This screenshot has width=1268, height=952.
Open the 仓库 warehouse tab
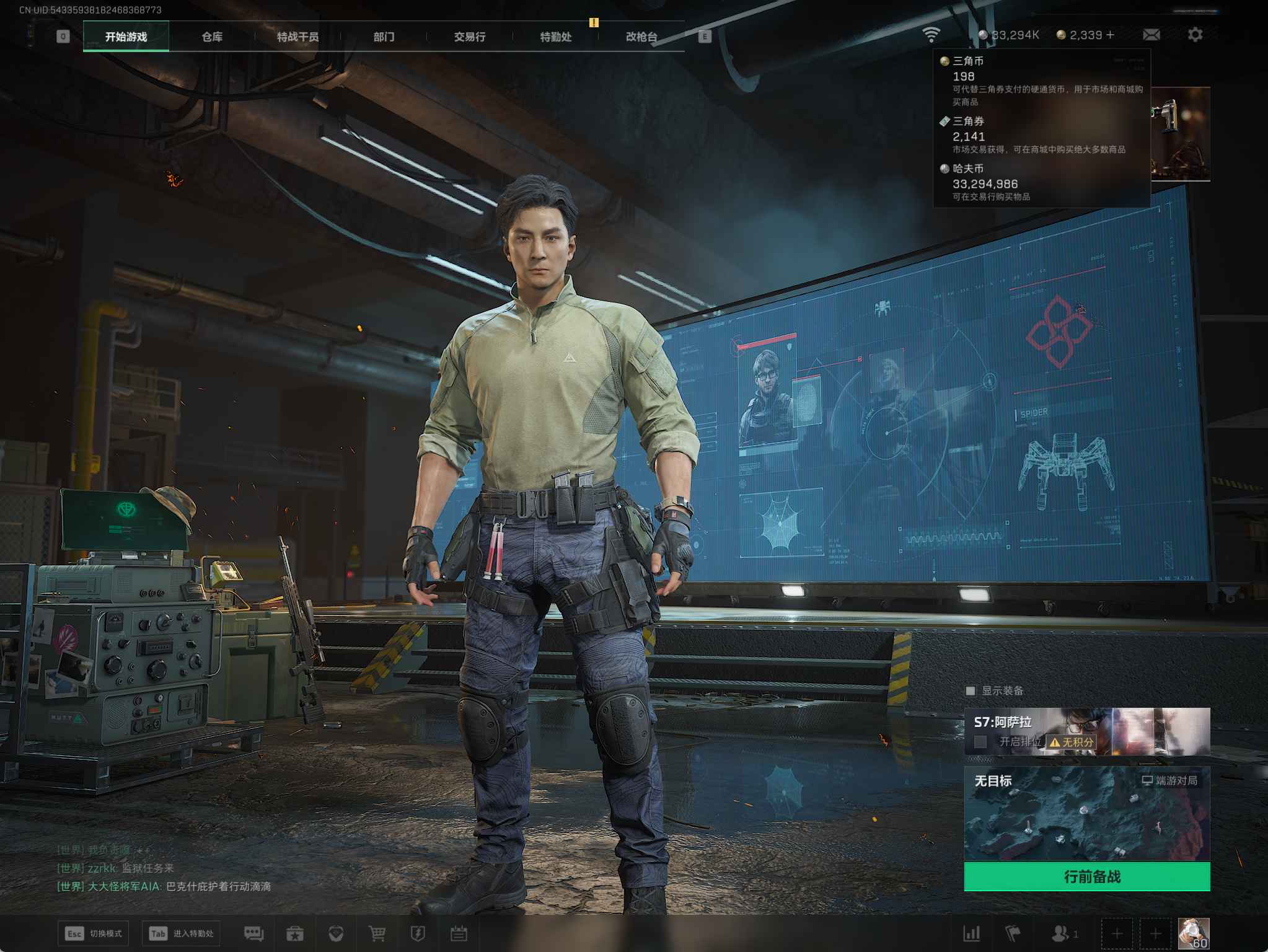(212, 37)
